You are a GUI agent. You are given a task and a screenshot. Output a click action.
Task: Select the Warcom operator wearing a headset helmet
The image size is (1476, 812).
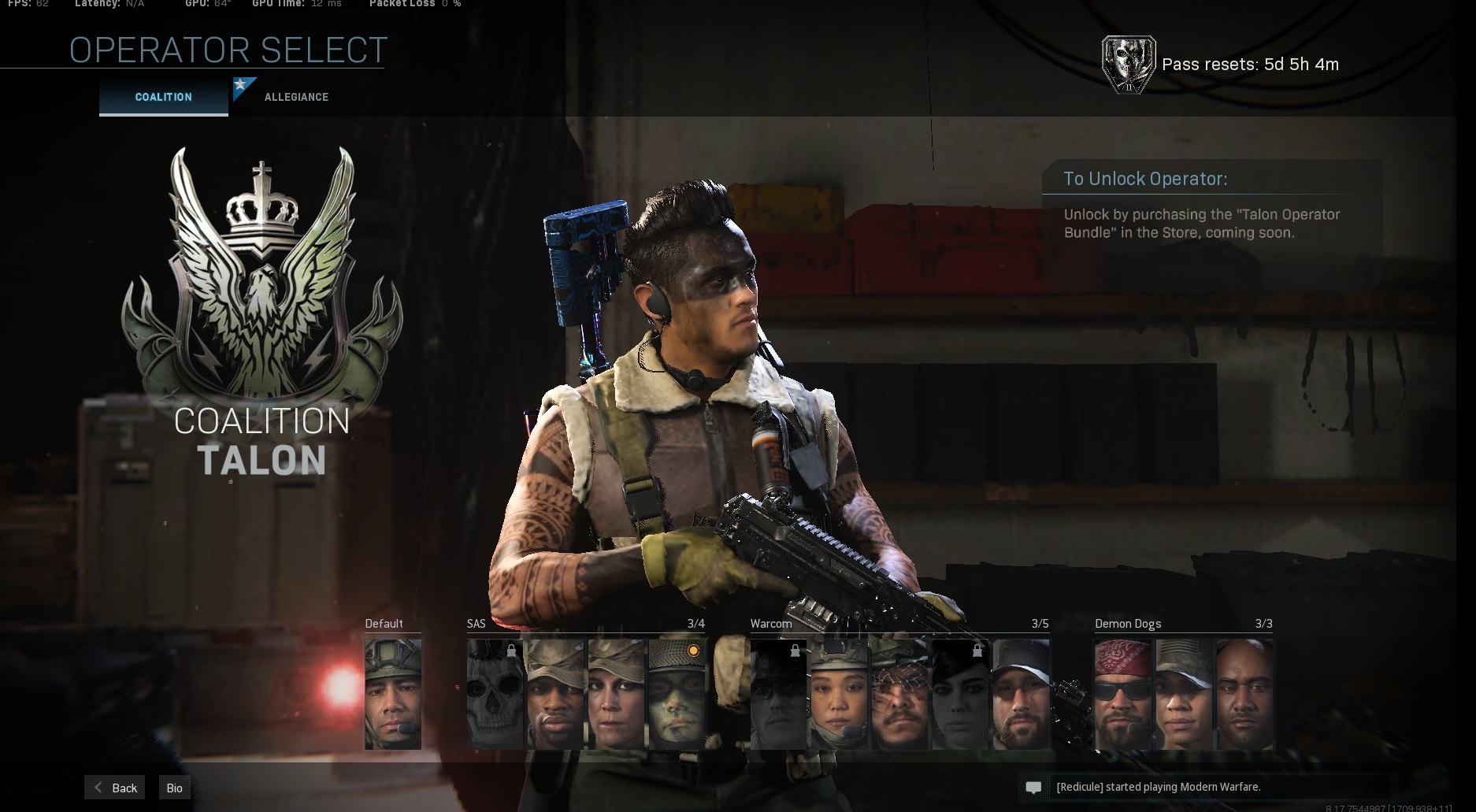839,694
